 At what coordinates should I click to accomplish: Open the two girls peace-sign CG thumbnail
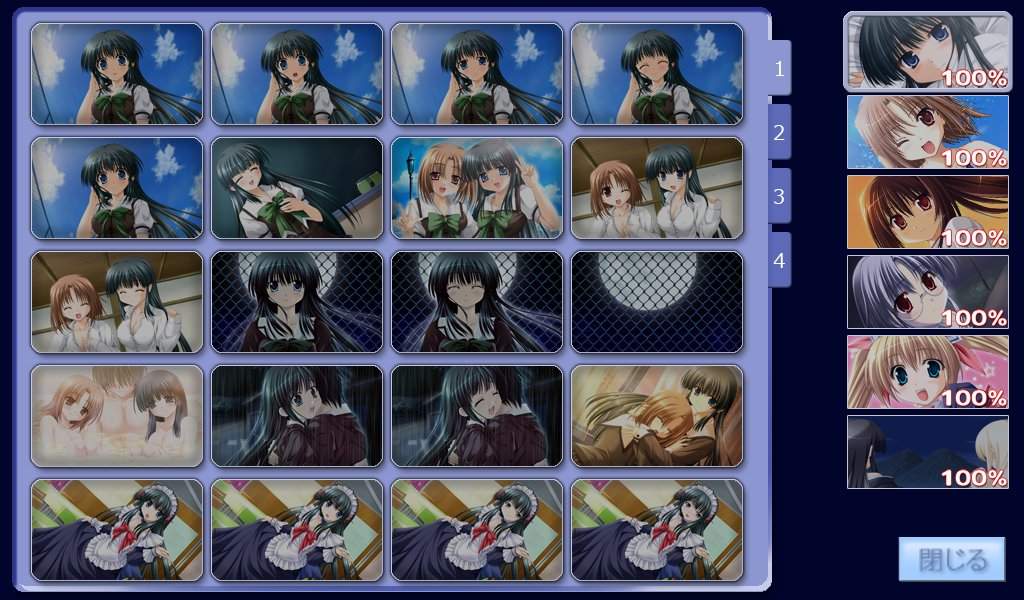pos(476,188)
